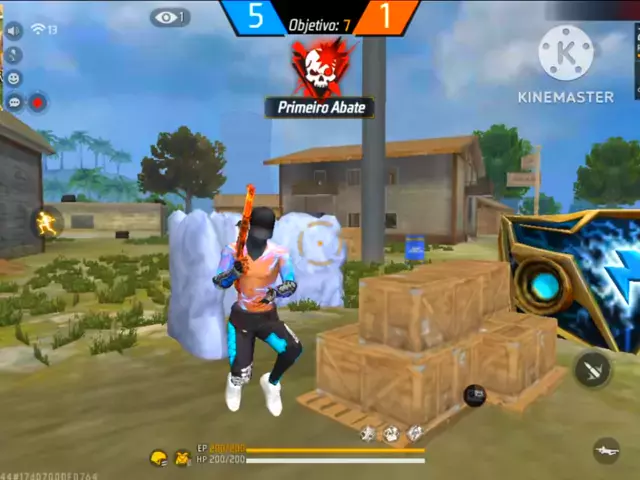The height and width of the screenshot is (480, 640).
Task: Toggle the speaker sound icon
Action: [14, 31]
